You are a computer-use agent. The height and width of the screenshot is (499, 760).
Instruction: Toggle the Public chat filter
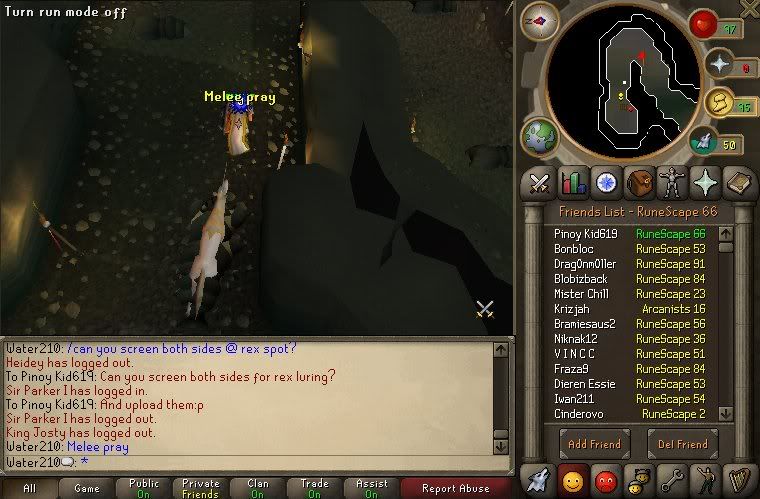[x=144, y=489]
